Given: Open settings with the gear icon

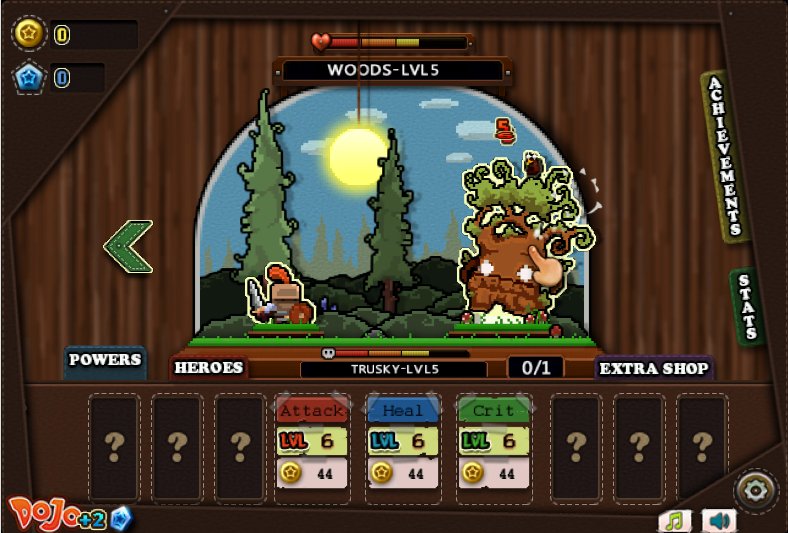Looking at the screenshot, I should (x=754, y=490).
